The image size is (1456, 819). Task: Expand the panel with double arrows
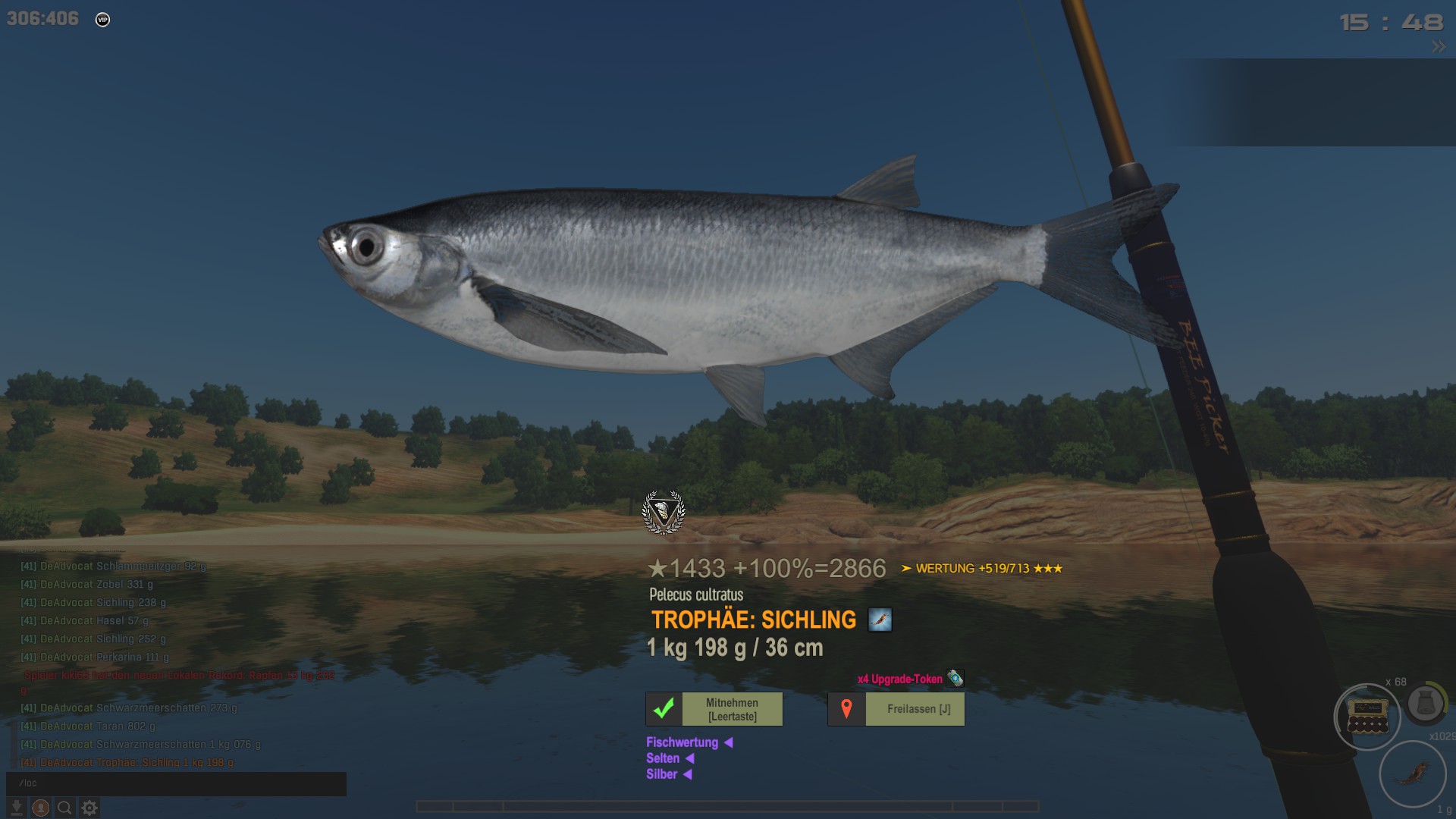[1439, 47]
